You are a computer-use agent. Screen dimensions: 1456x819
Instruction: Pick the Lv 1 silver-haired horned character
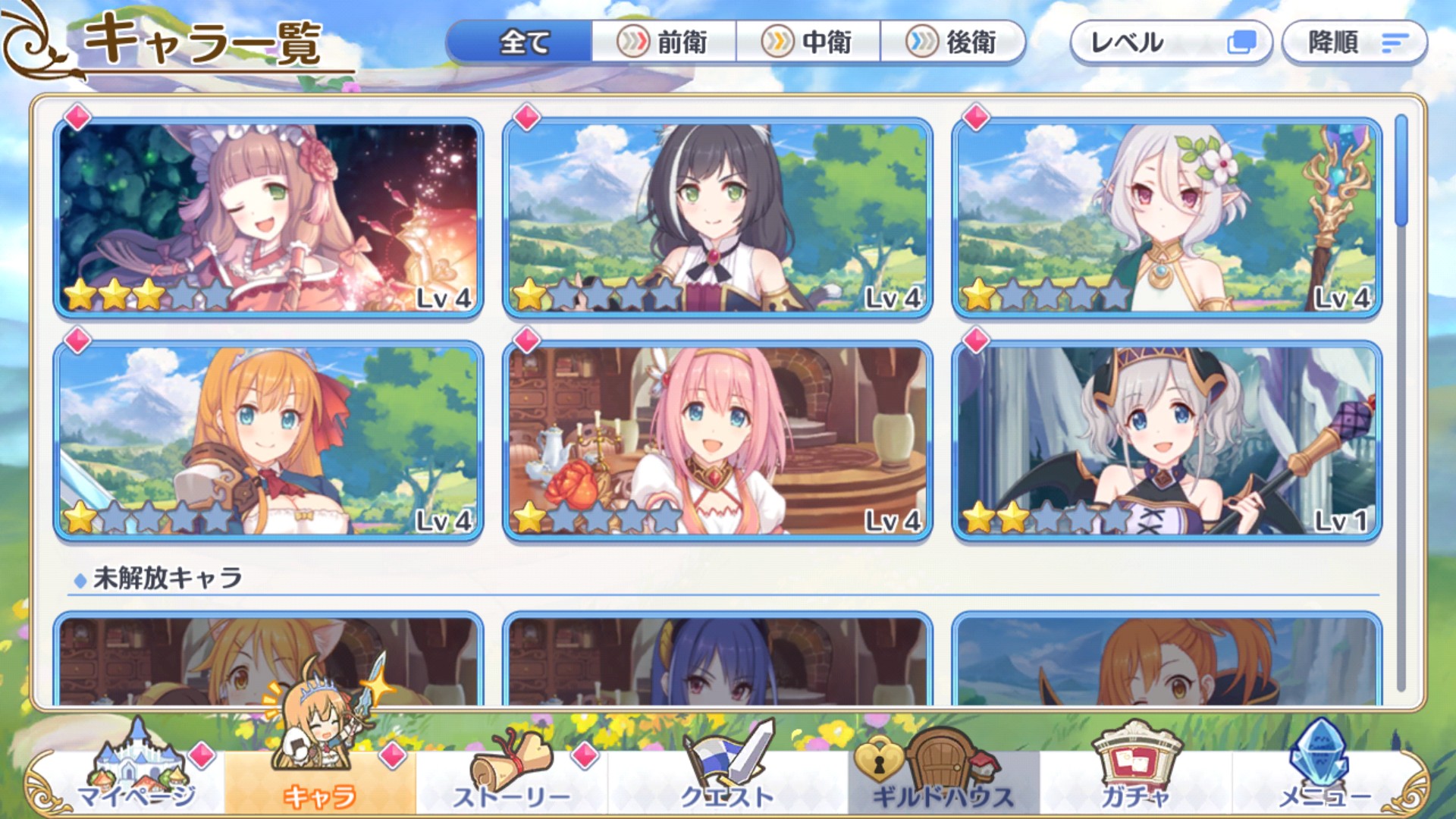click(1166, 441)
